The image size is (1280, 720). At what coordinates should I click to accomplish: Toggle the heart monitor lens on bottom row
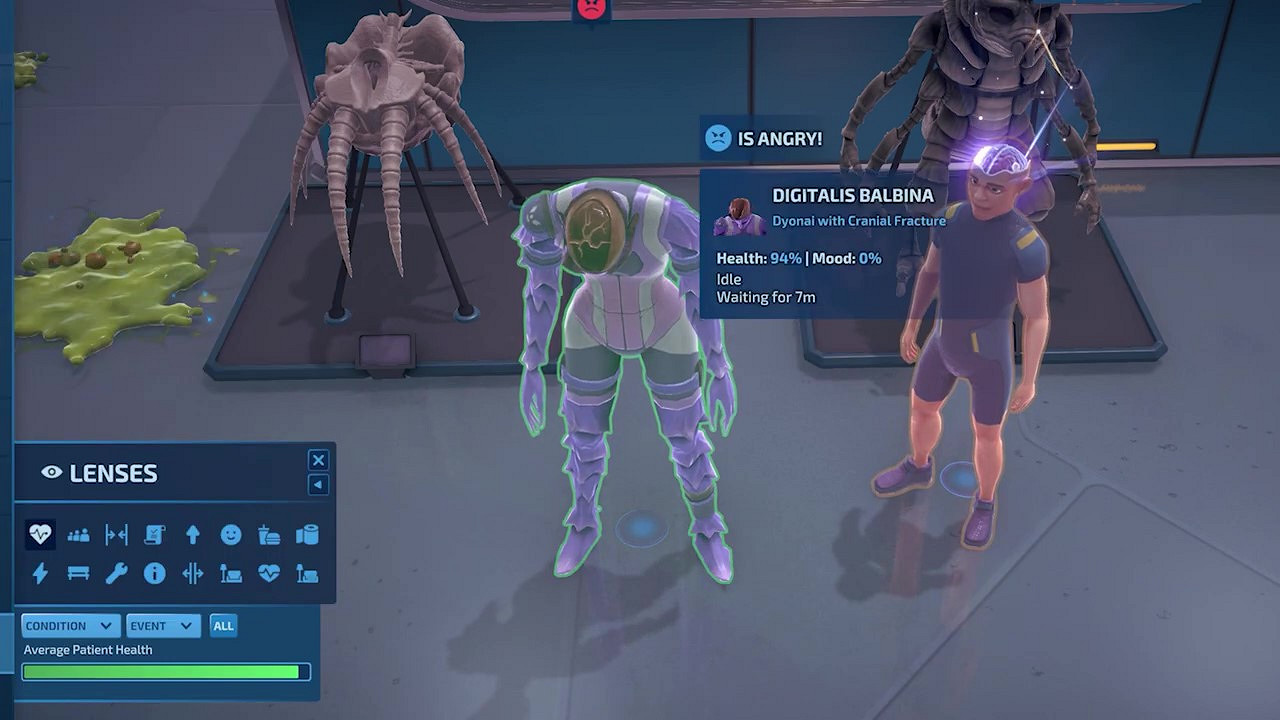pos(268,573)
